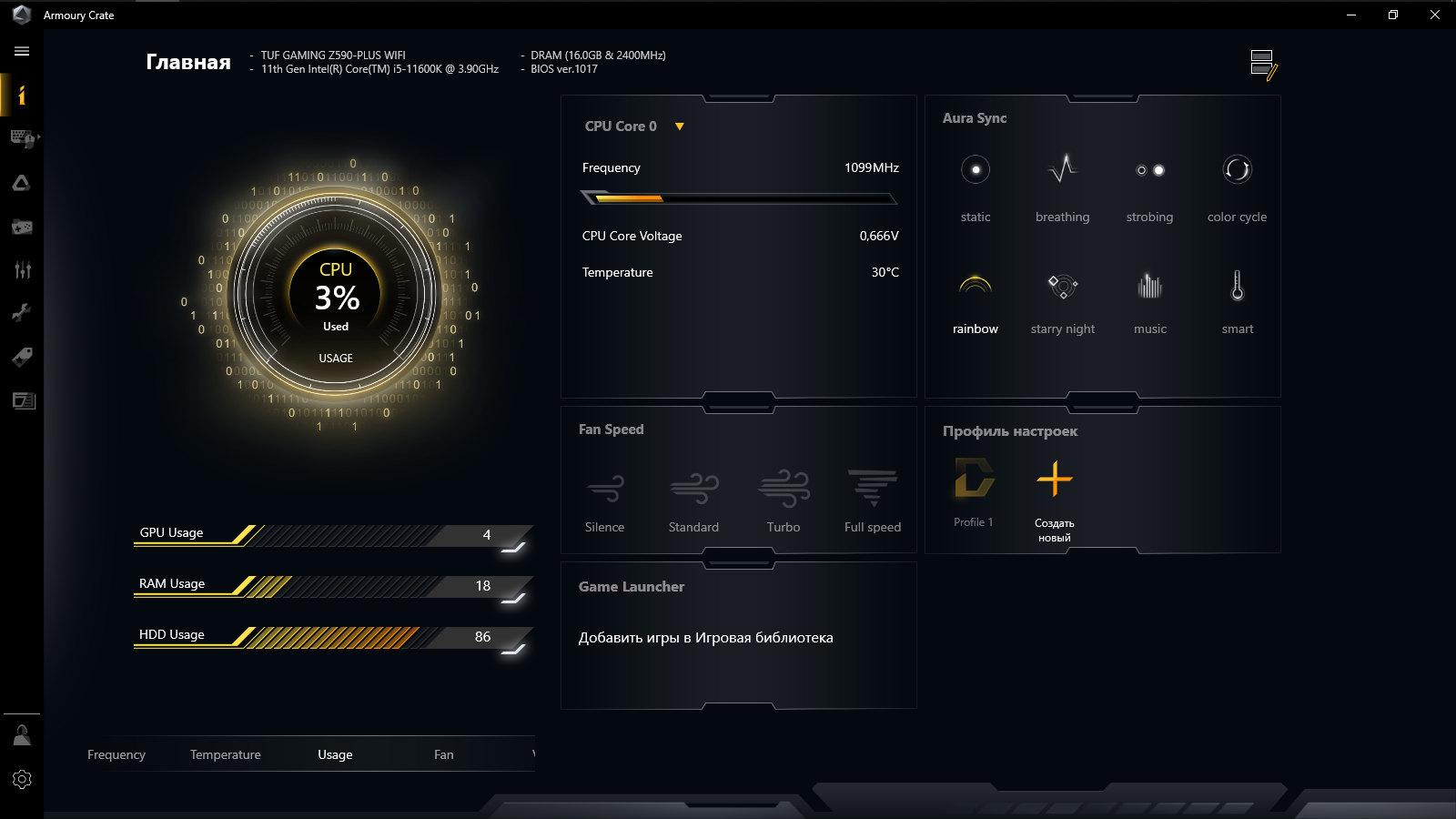Viewport: 1456px width, 819px height.
Task: Open the tools wrench section in sidebar
Action: 21,312
